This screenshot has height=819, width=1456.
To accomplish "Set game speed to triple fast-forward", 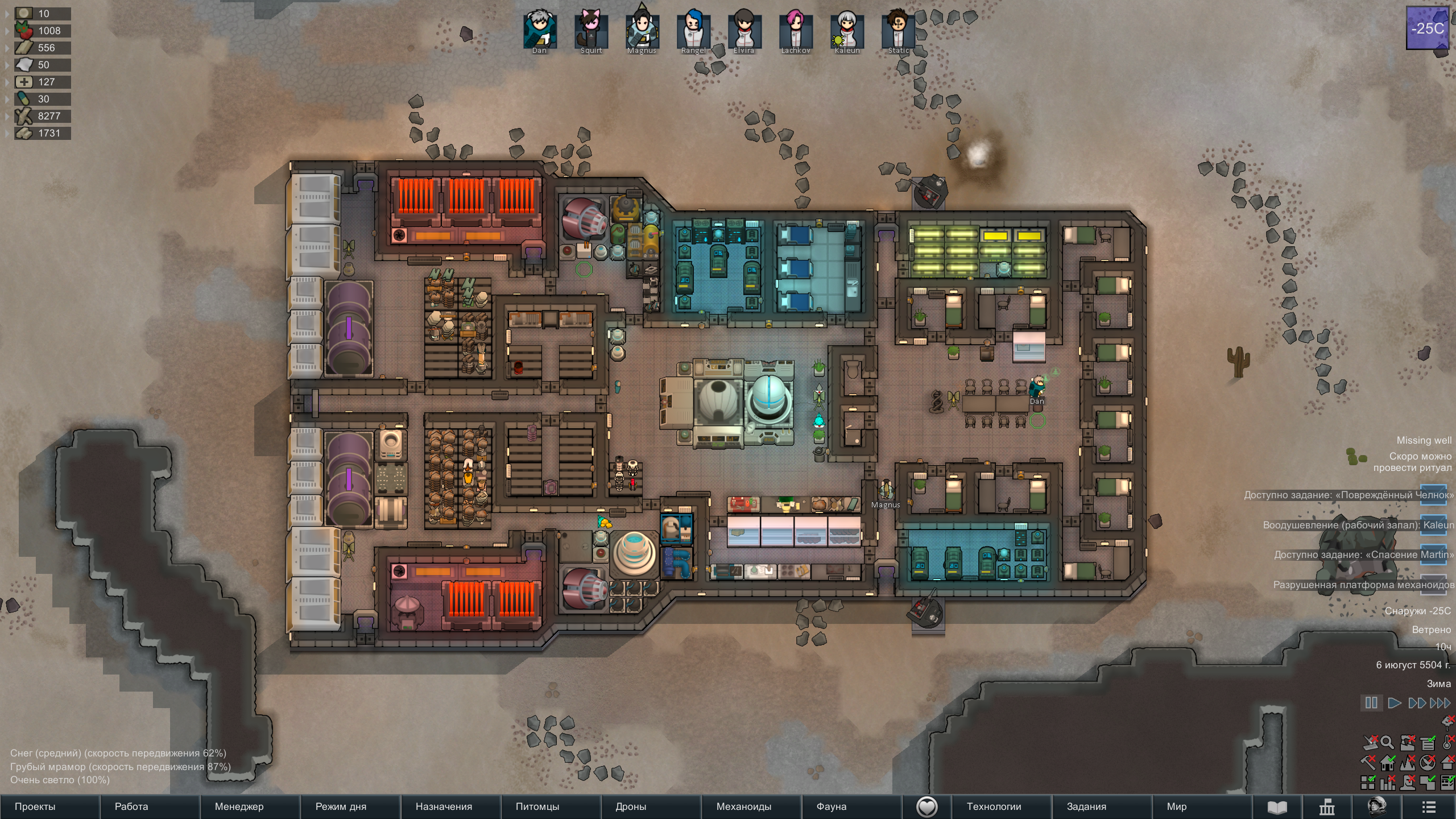I will tap(1440, 703).
